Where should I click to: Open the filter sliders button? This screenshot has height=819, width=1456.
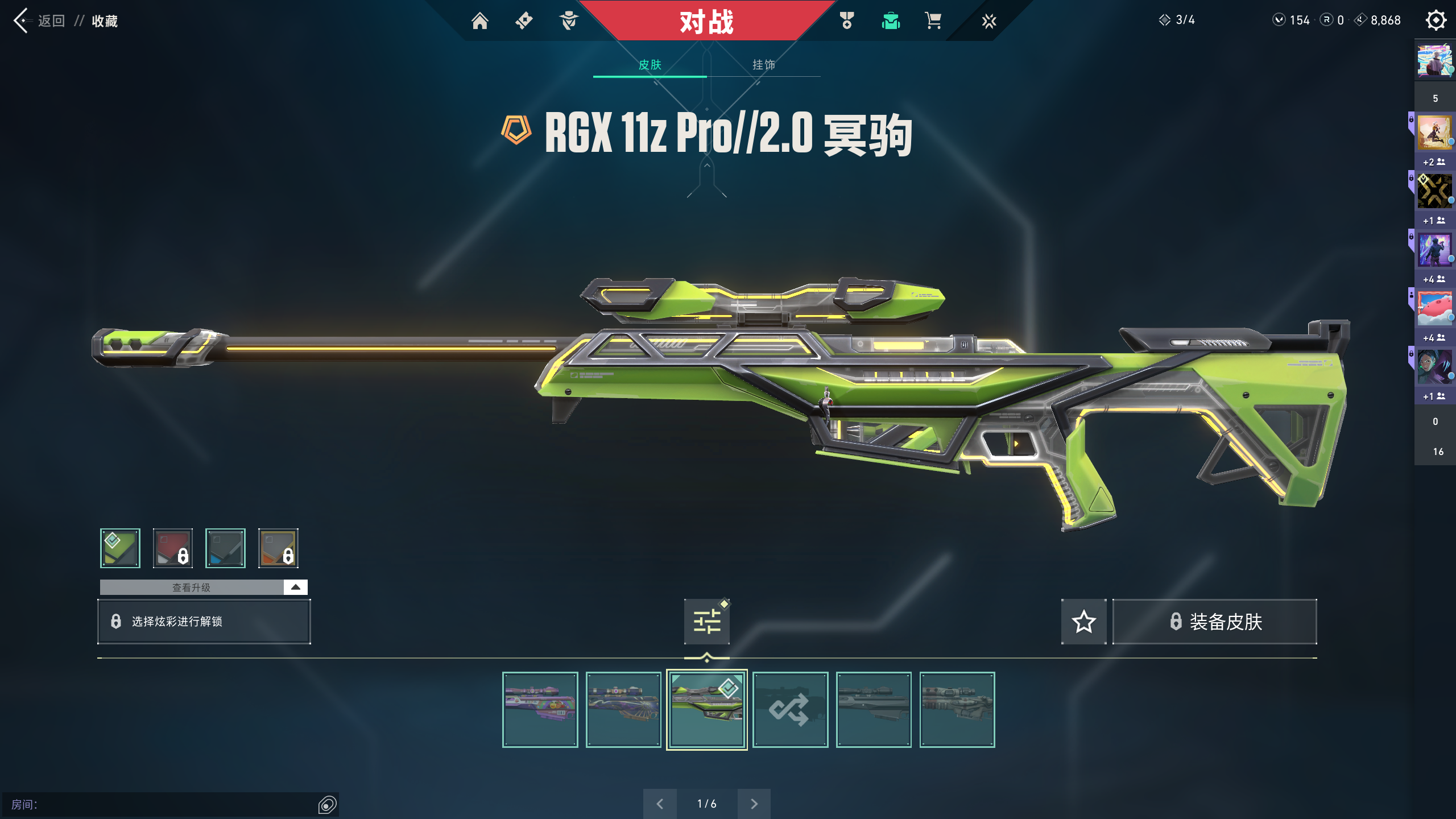(707, 622)
